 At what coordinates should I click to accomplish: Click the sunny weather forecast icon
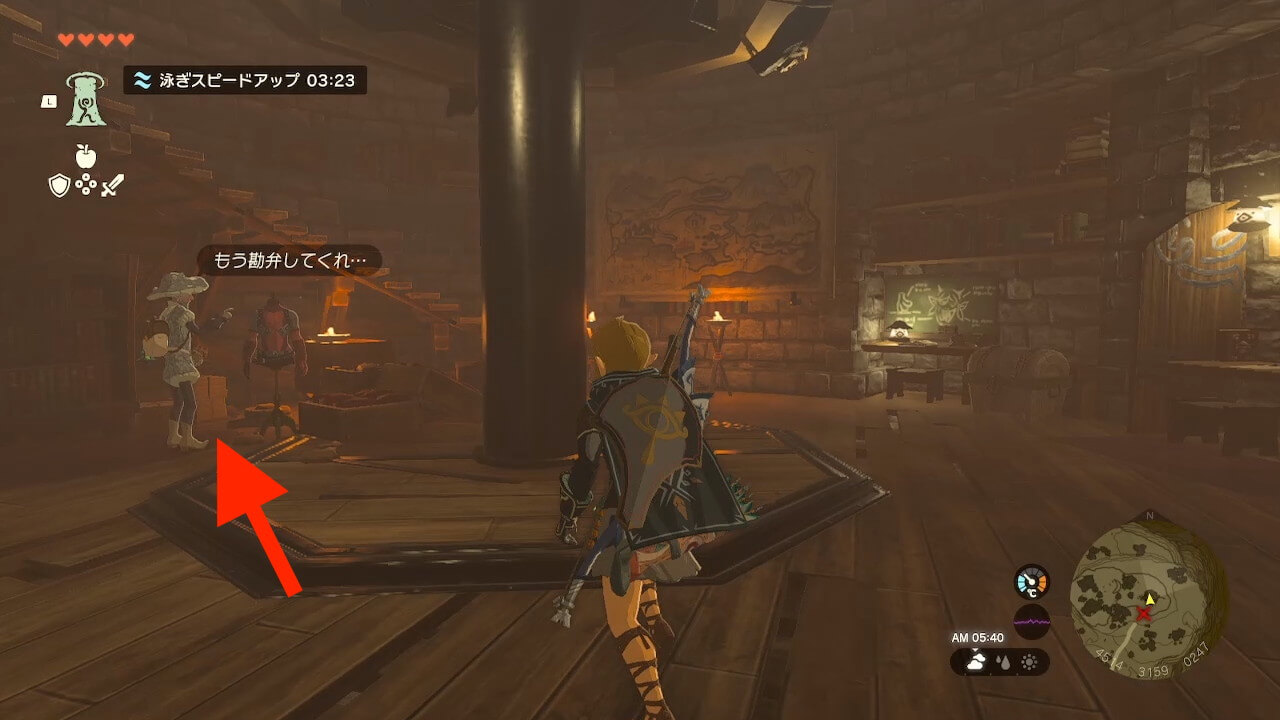[x=1029, y=662]
